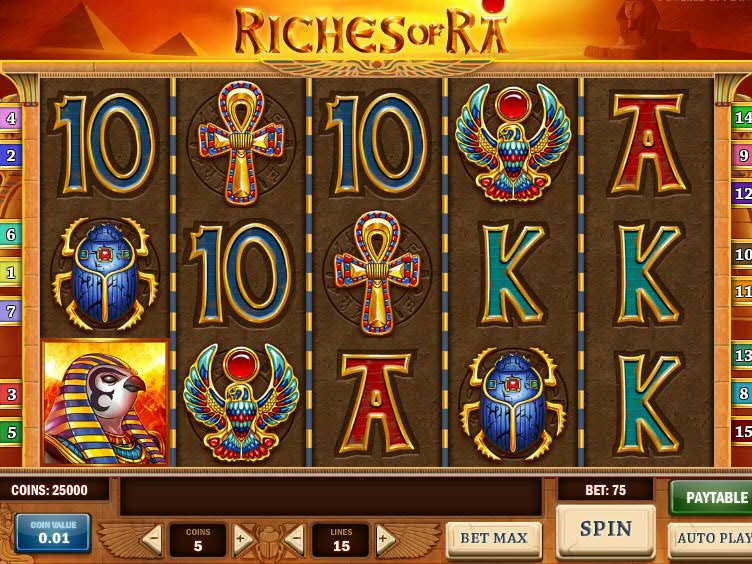The image size is (752, 564).
Task: Select payline marker 14
Action: pyautogui.click(x=742, y=118)
